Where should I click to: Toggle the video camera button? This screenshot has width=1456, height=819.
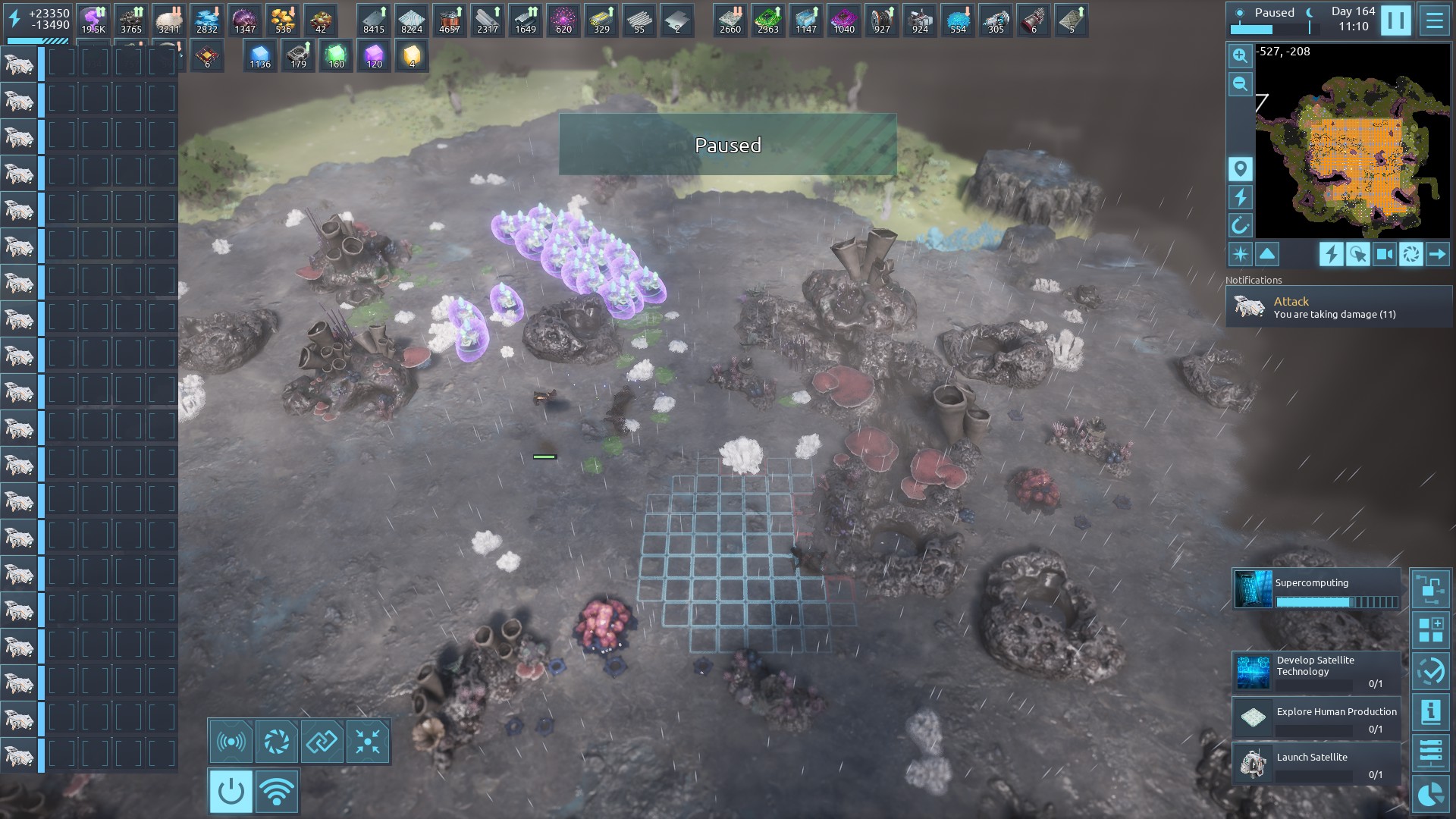pos(1384,254)
